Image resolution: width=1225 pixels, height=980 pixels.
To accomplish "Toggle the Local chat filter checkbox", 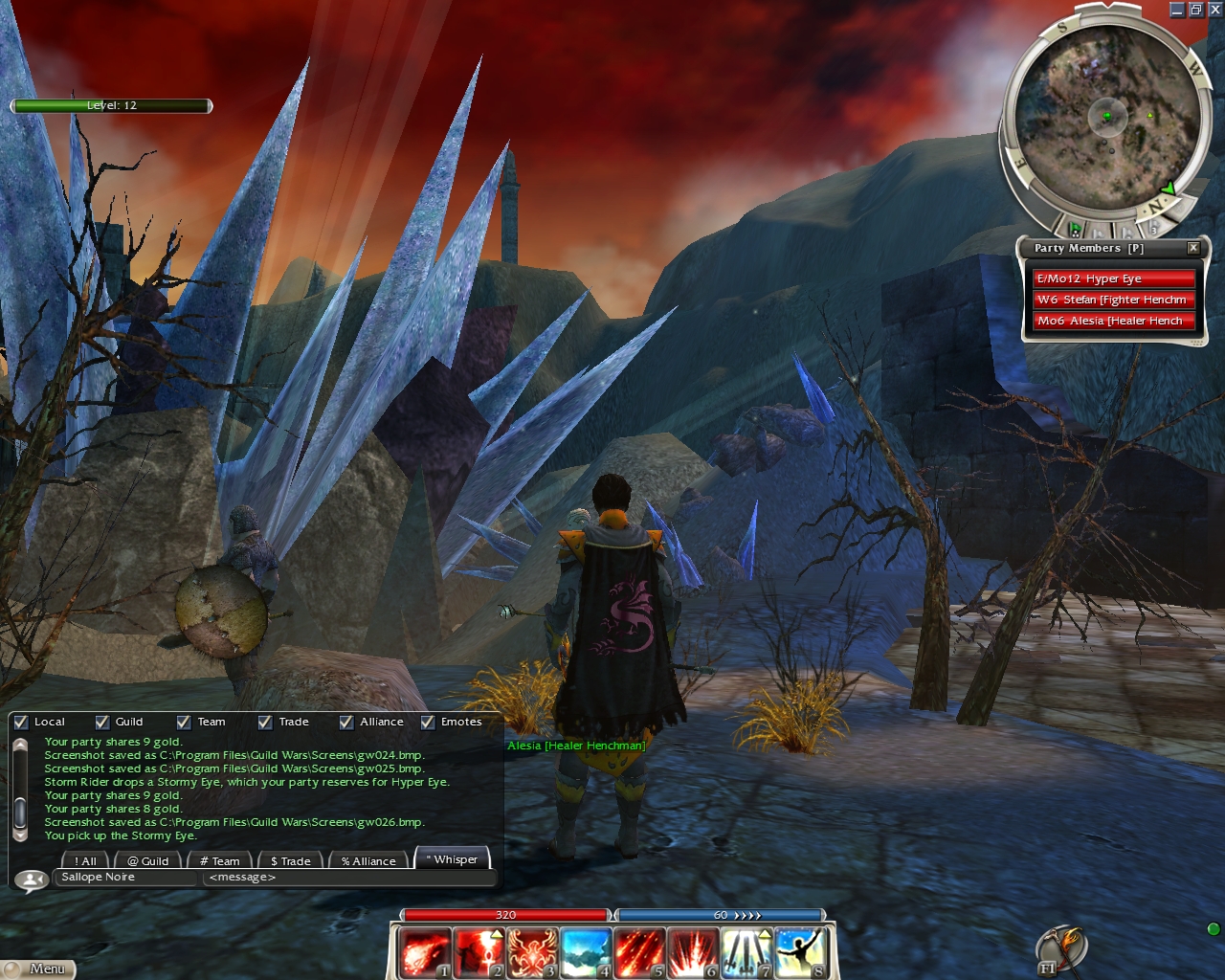I will pos(21,723).
